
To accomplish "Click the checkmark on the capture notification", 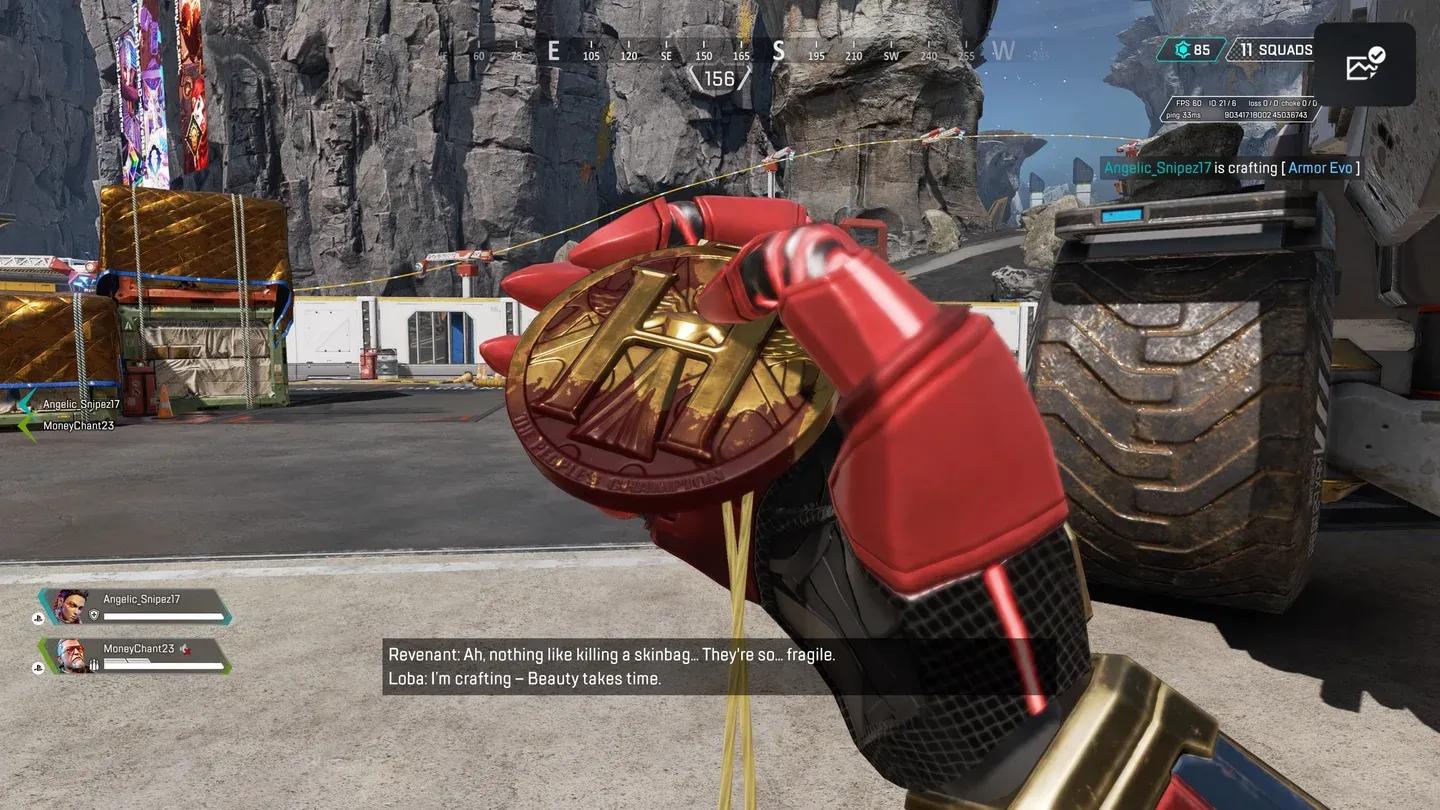I will tap(1377, 54).
